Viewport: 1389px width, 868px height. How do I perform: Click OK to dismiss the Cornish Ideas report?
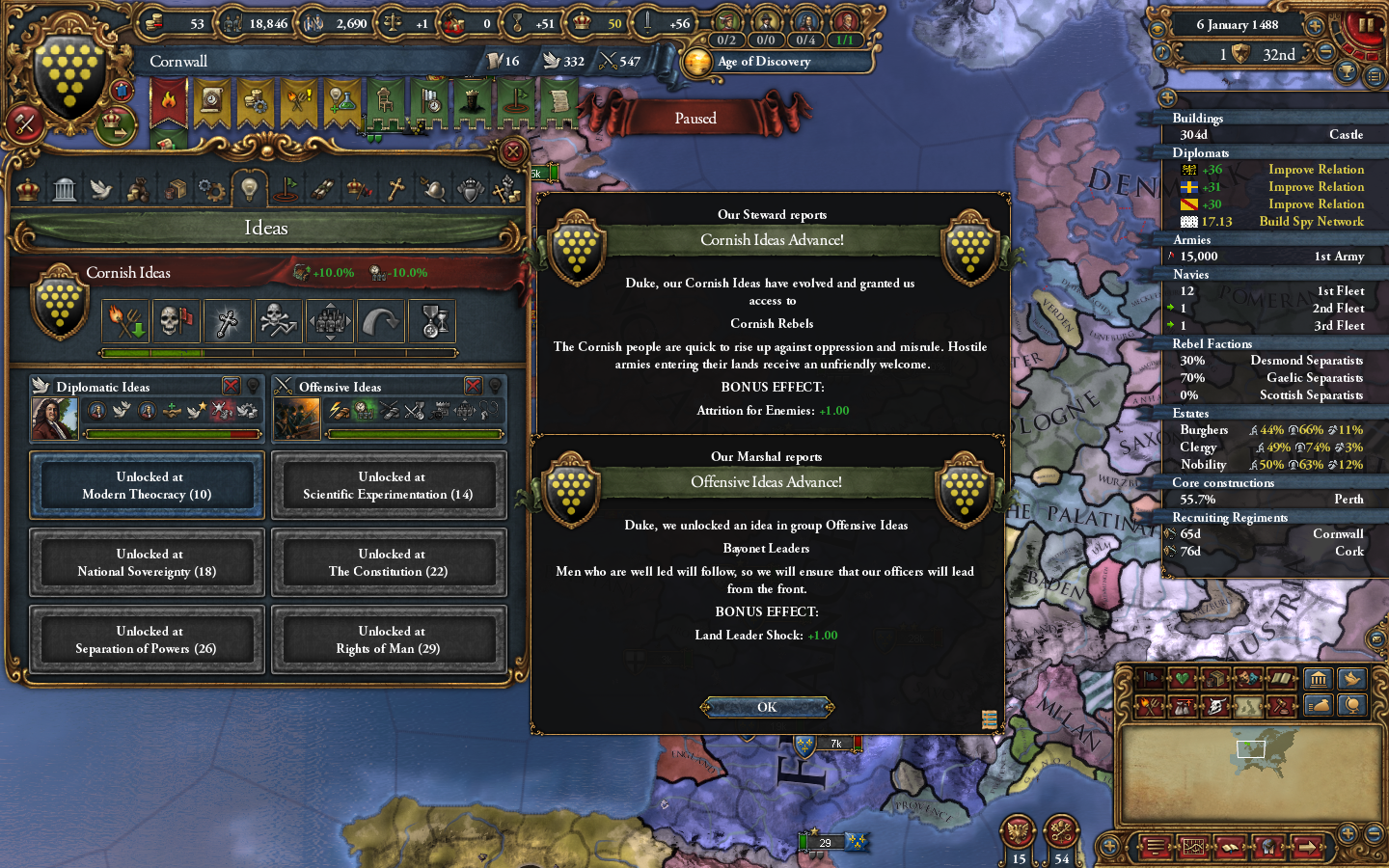pyautogui.click(x=766, y=707)
